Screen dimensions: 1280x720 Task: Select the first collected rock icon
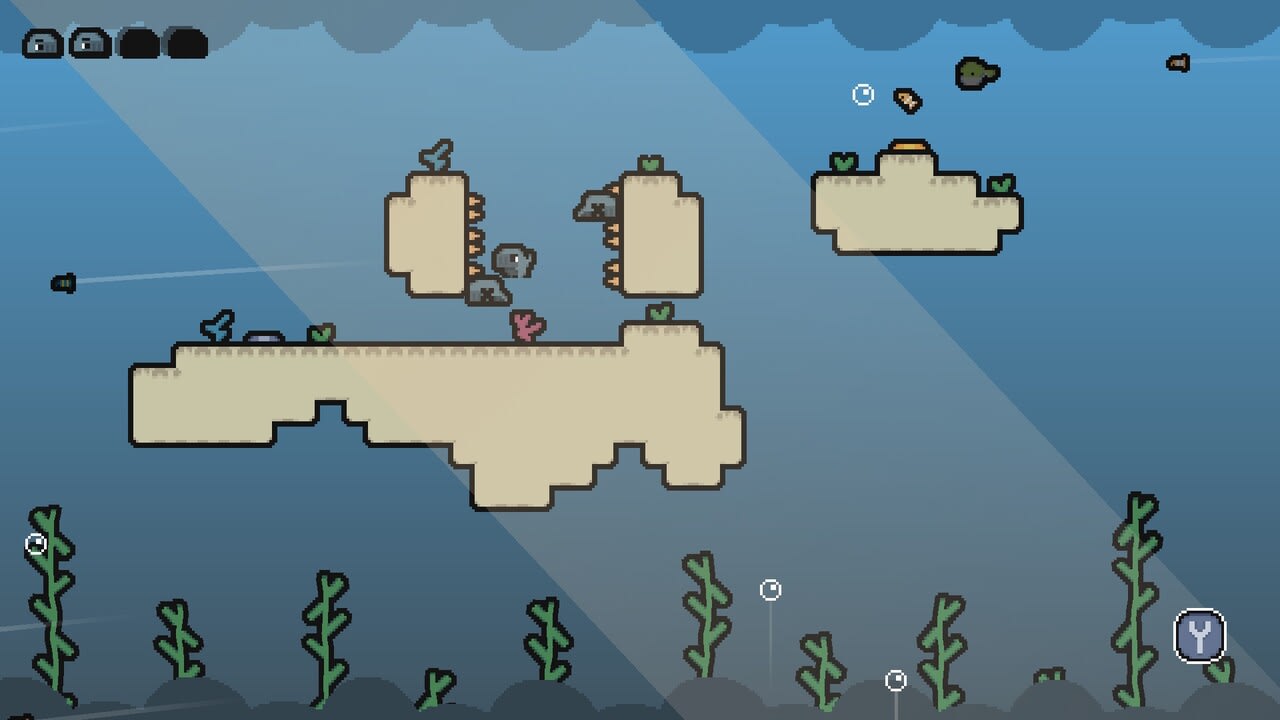point(42,44)
